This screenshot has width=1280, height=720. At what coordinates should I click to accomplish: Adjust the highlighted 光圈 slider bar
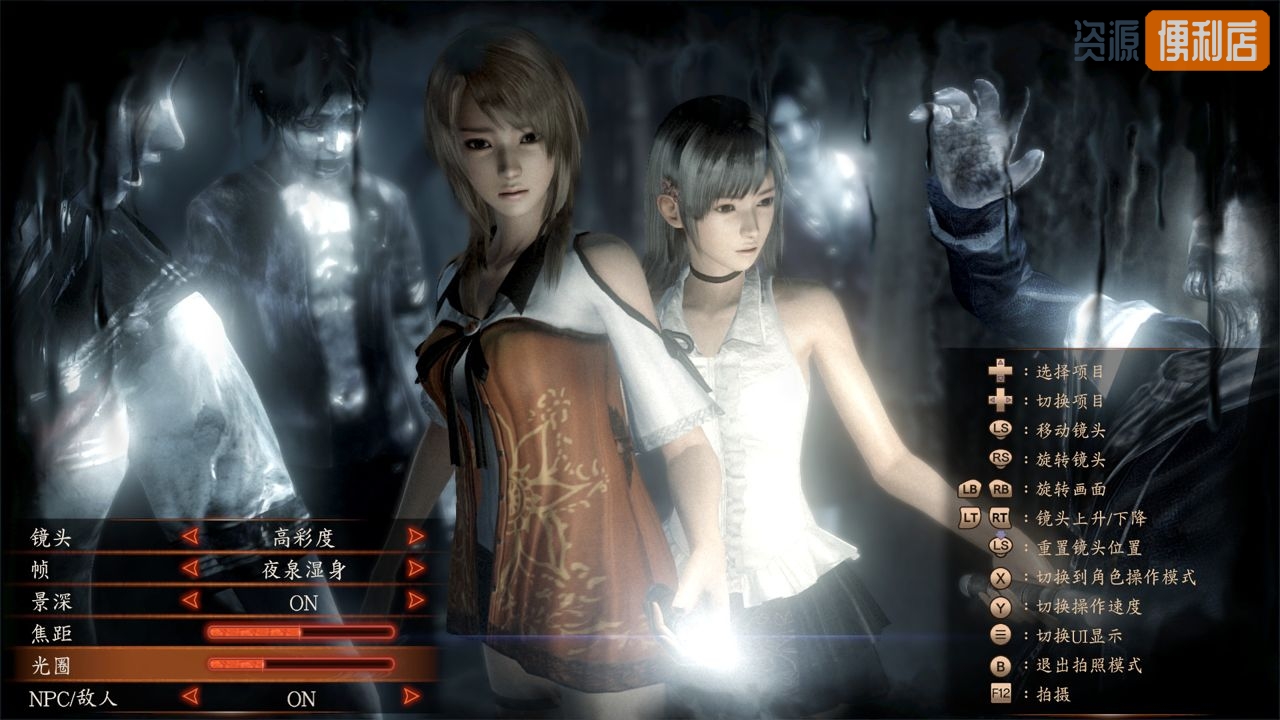point(301,664)
